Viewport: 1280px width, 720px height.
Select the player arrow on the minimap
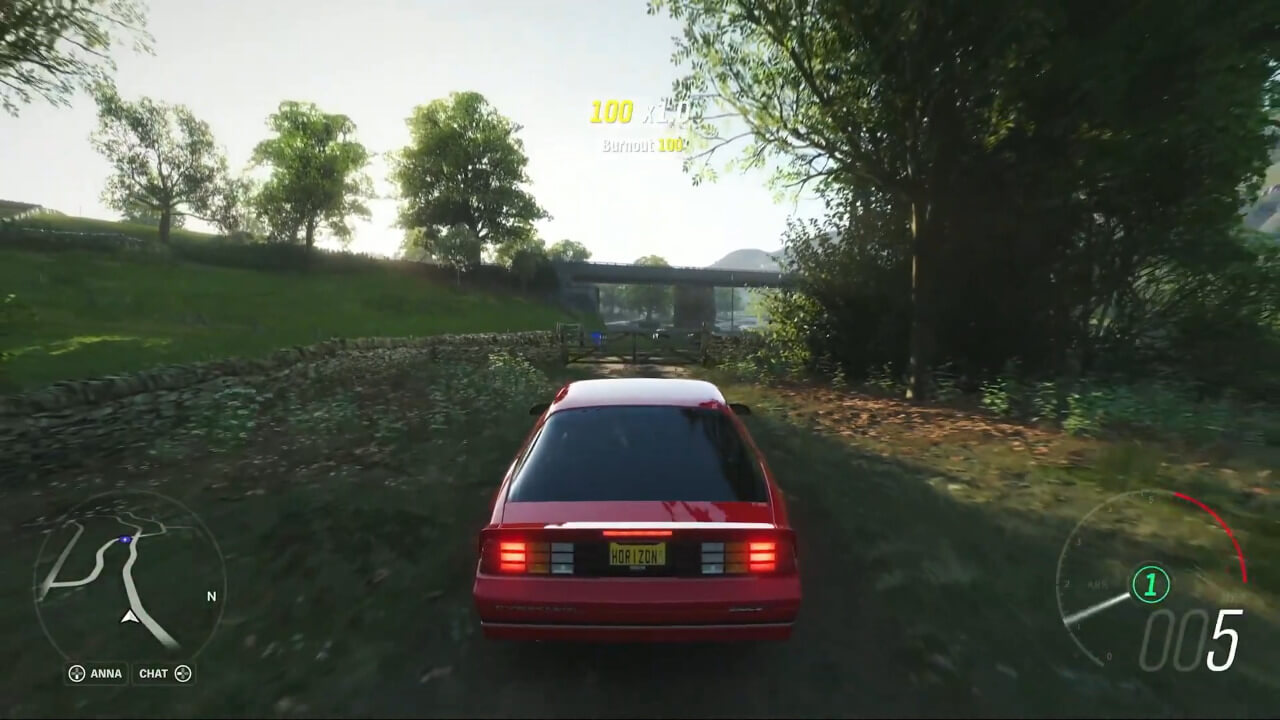(x=130, y=617)
